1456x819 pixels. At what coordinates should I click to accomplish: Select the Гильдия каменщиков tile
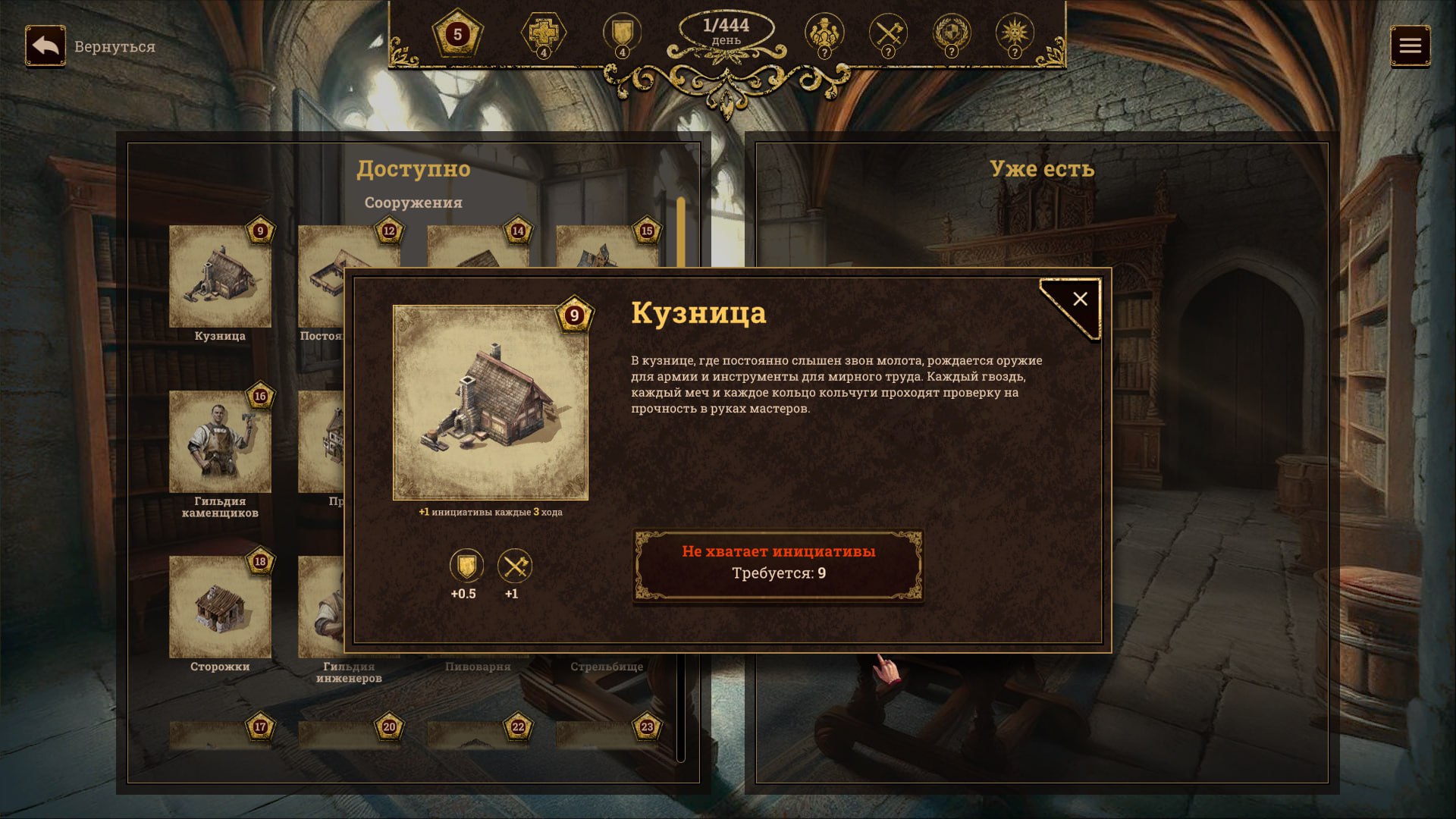[x=220, y=442]
